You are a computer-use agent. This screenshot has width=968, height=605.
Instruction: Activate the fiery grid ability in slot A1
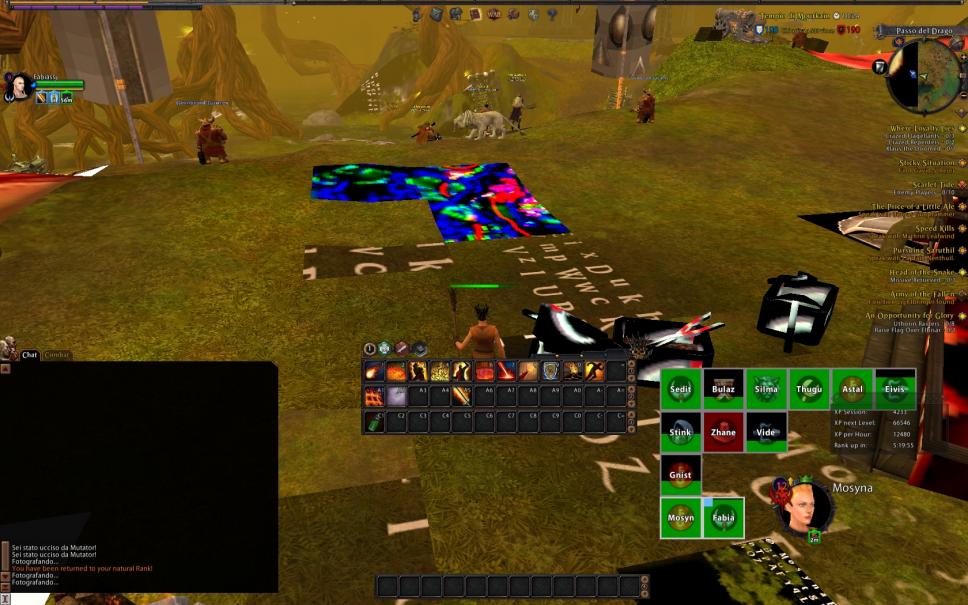coord(374,396)
